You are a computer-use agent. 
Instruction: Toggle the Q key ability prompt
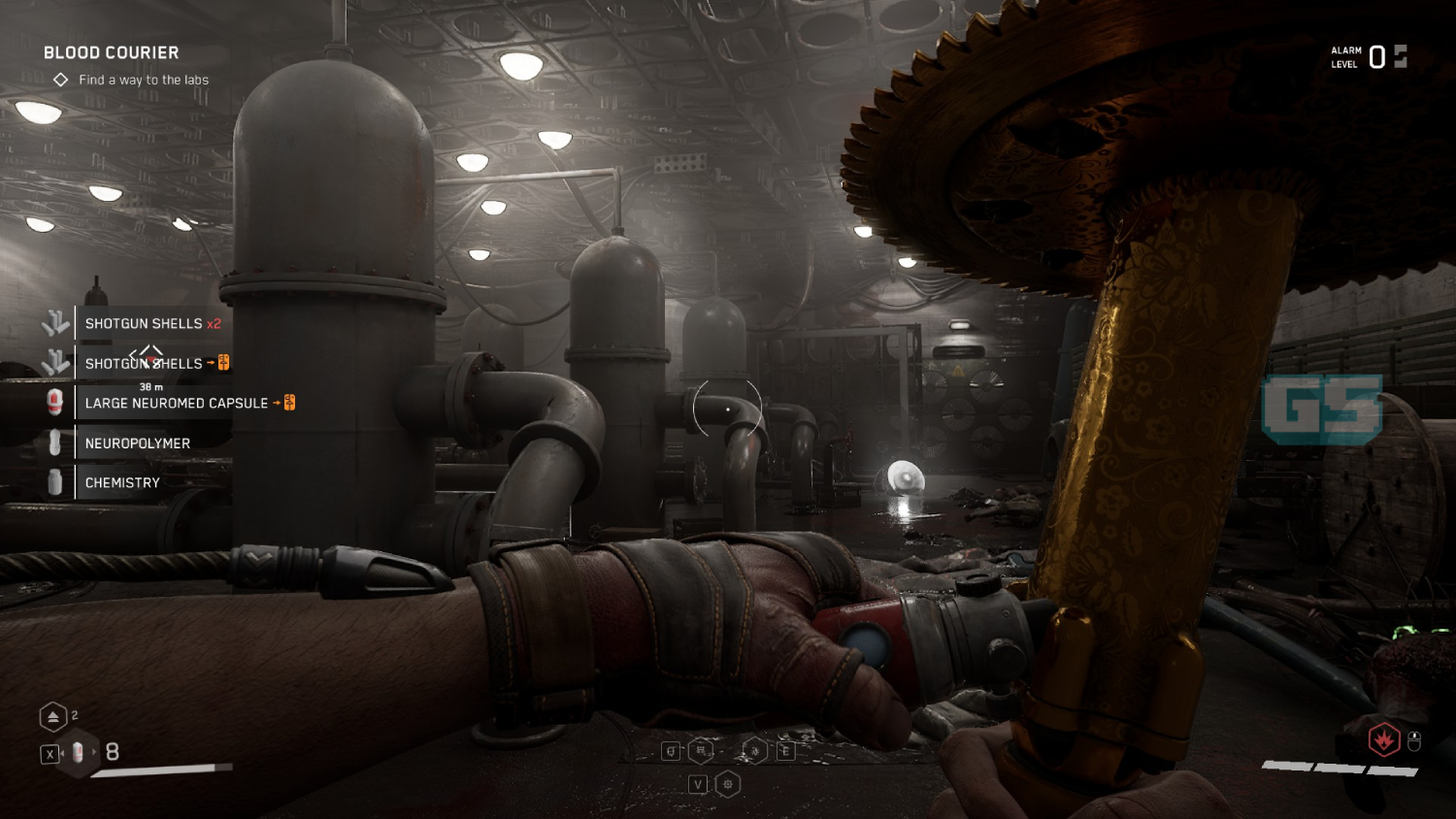click(671, 750)
